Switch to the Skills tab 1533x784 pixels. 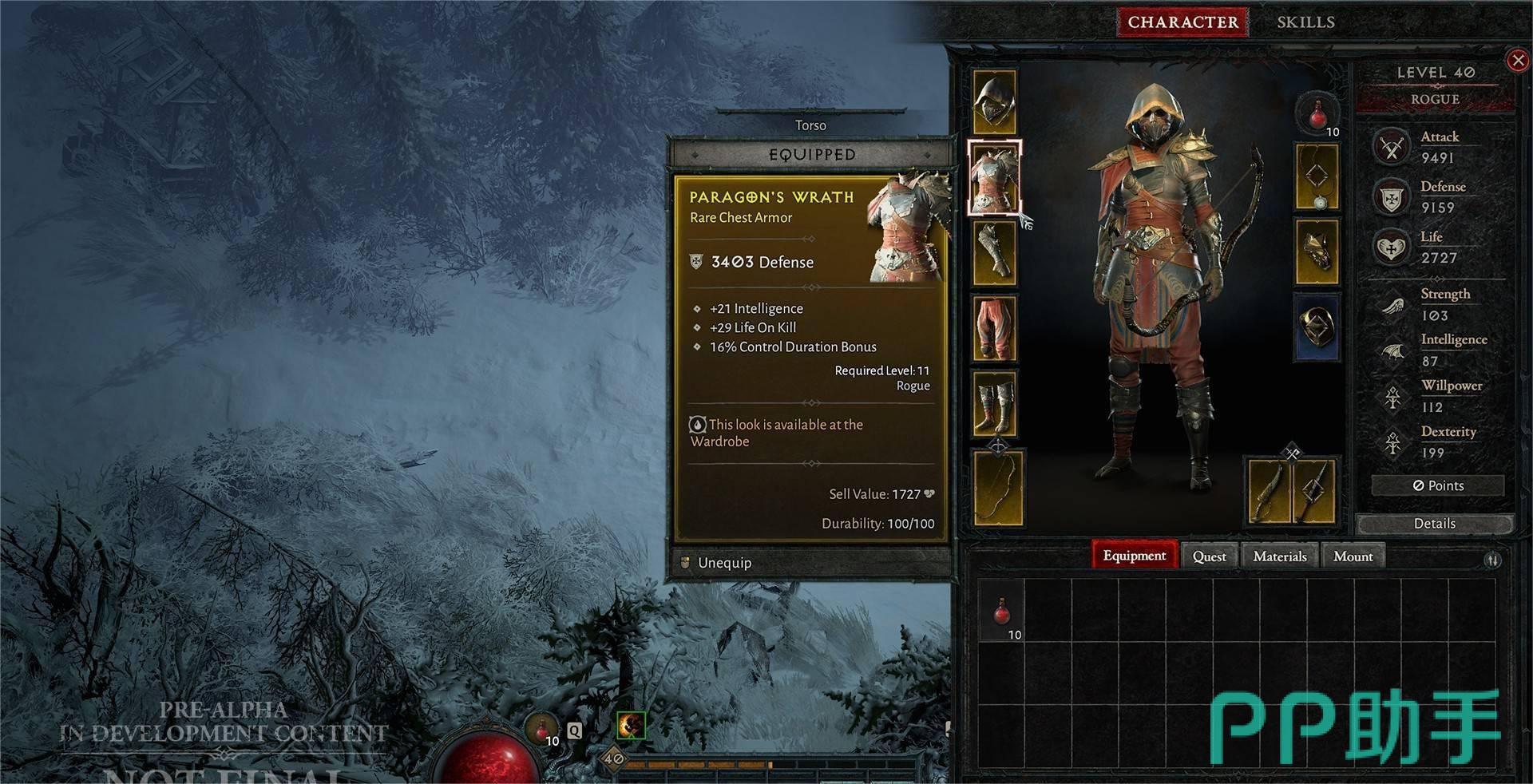pos(1305,22)
